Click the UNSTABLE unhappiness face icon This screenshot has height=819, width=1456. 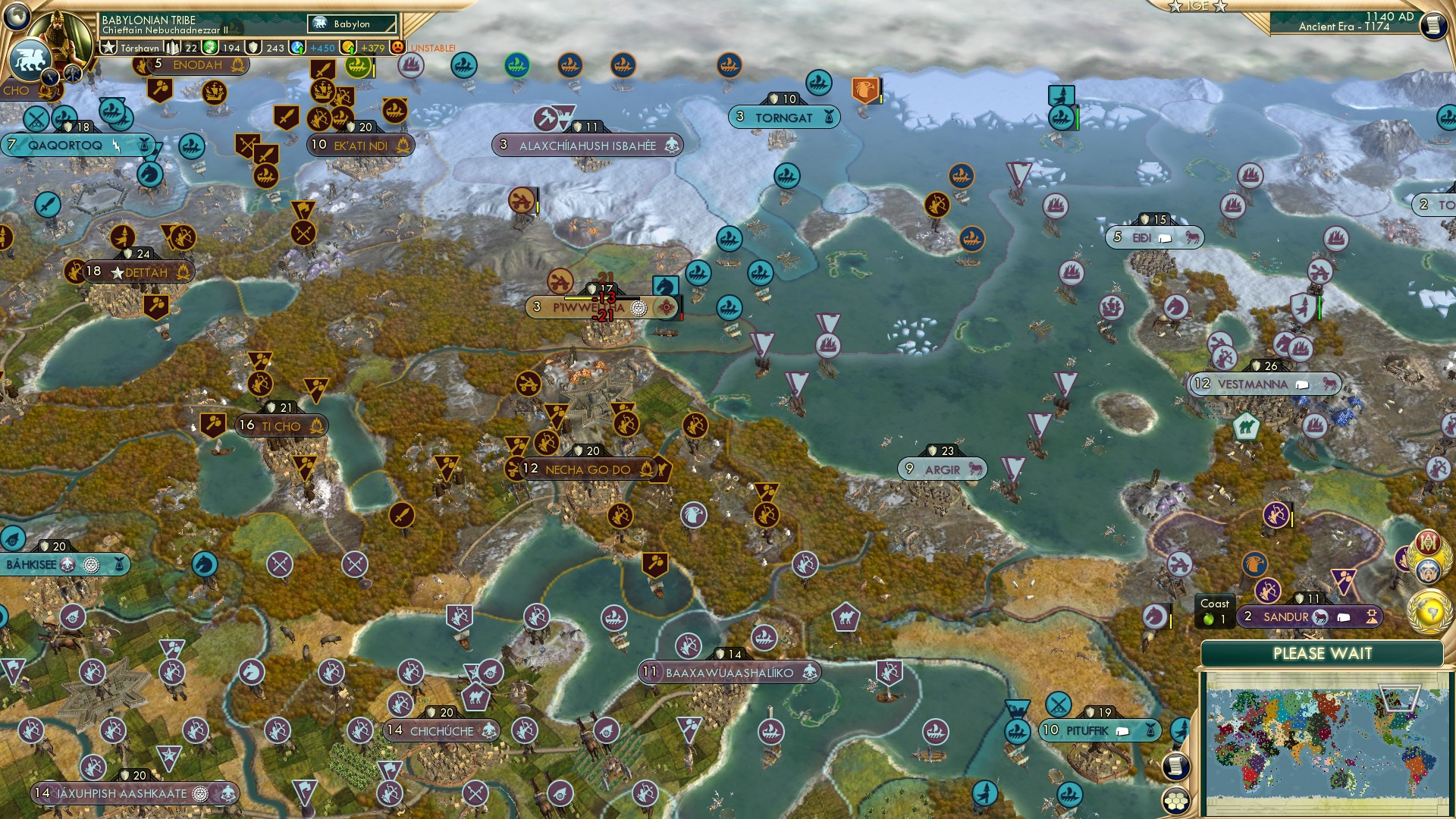point(397,48)
